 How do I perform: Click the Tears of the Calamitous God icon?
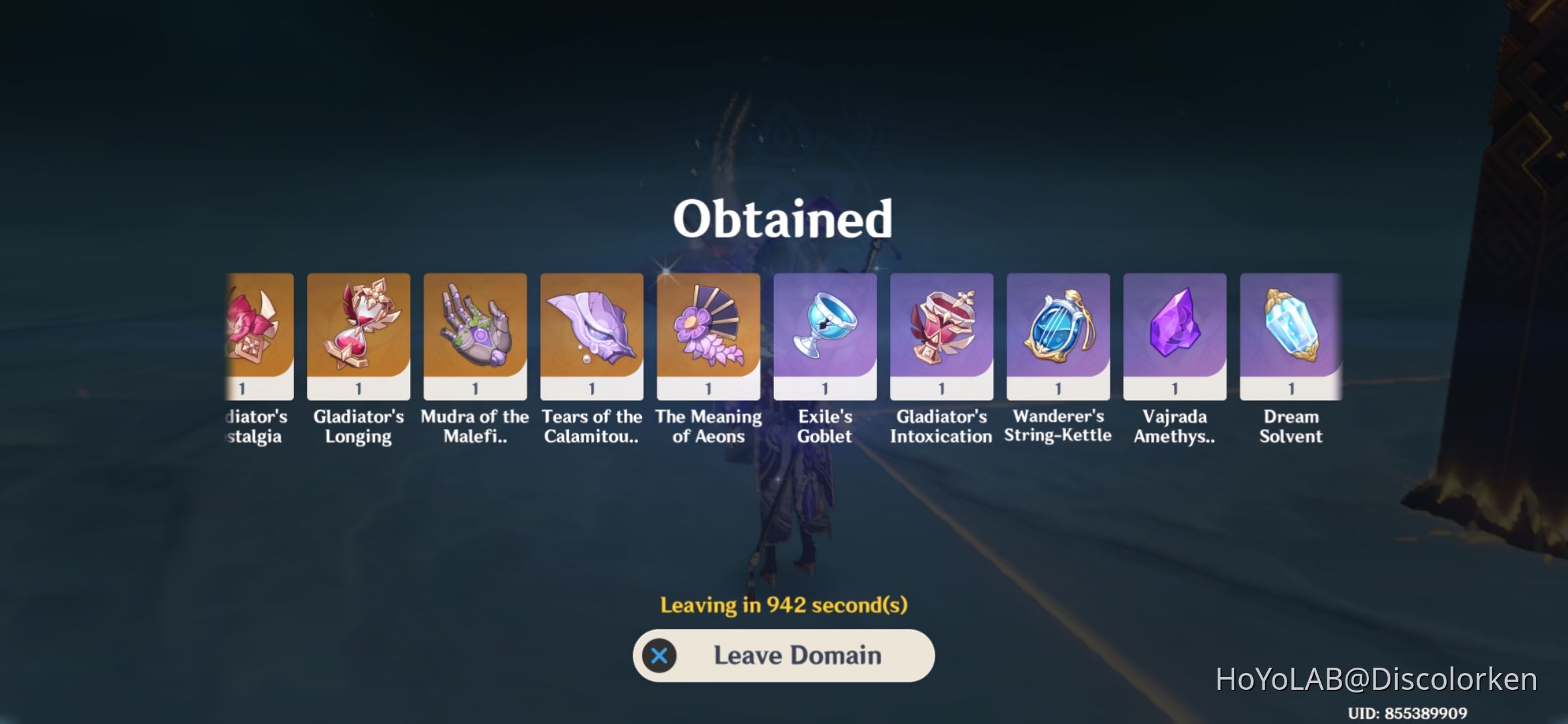591,328
